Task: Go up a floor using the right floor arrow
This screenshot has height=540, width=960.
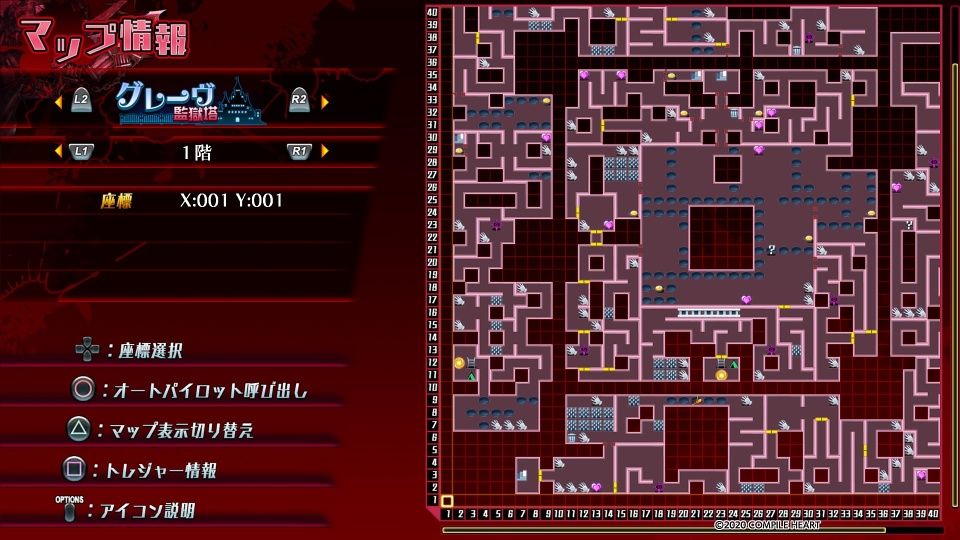Action: click(x=324, y=151)
